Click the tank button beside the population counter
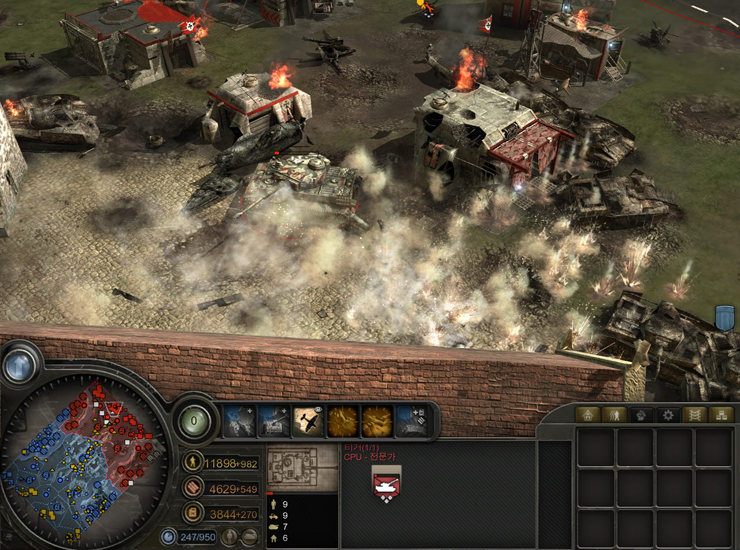The width and height of the screenshot is (740, 550). click(x=249, y=537)
